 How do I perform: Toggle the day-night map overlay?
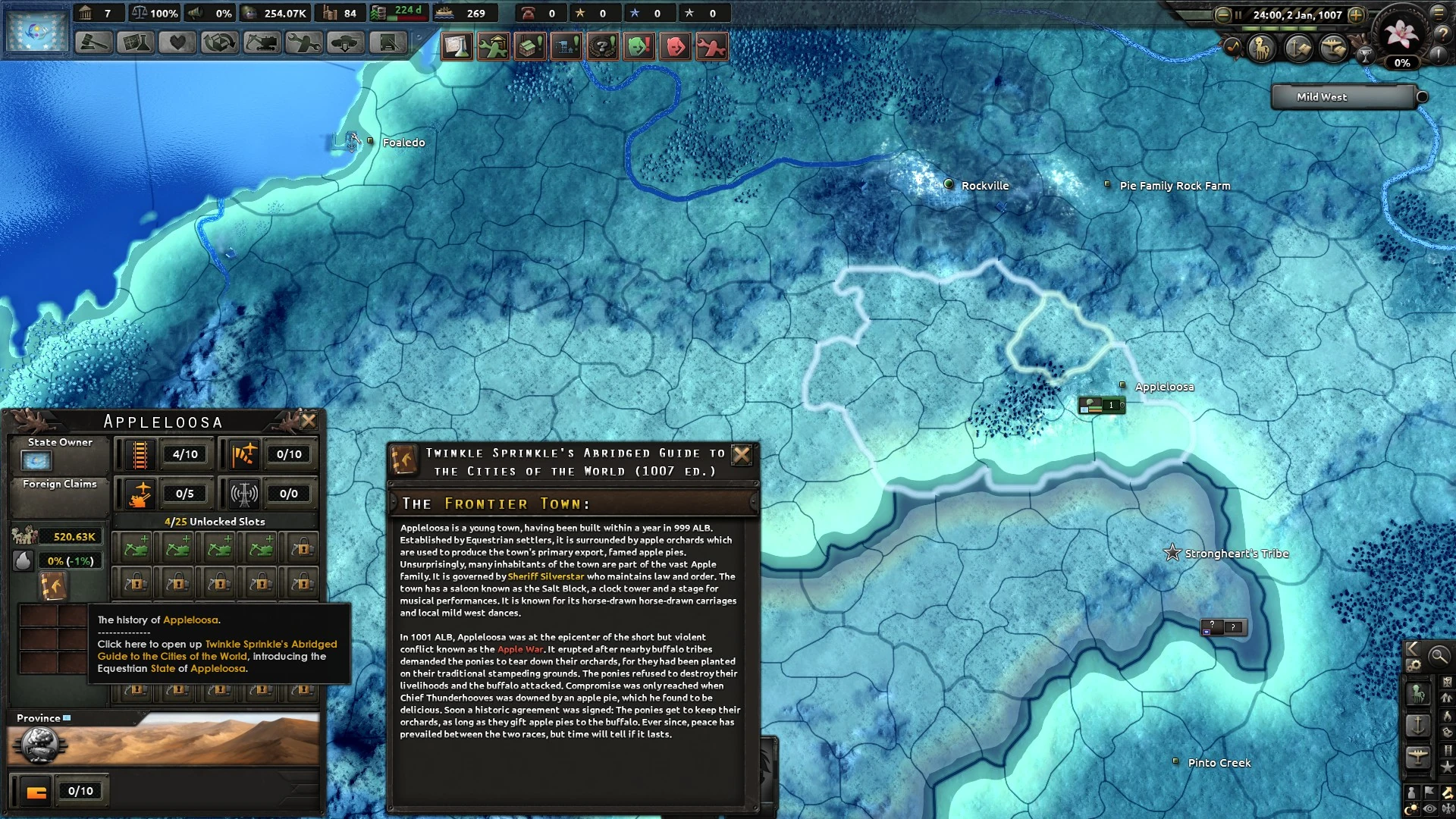pyautogui.click(x=1411, y=807)
